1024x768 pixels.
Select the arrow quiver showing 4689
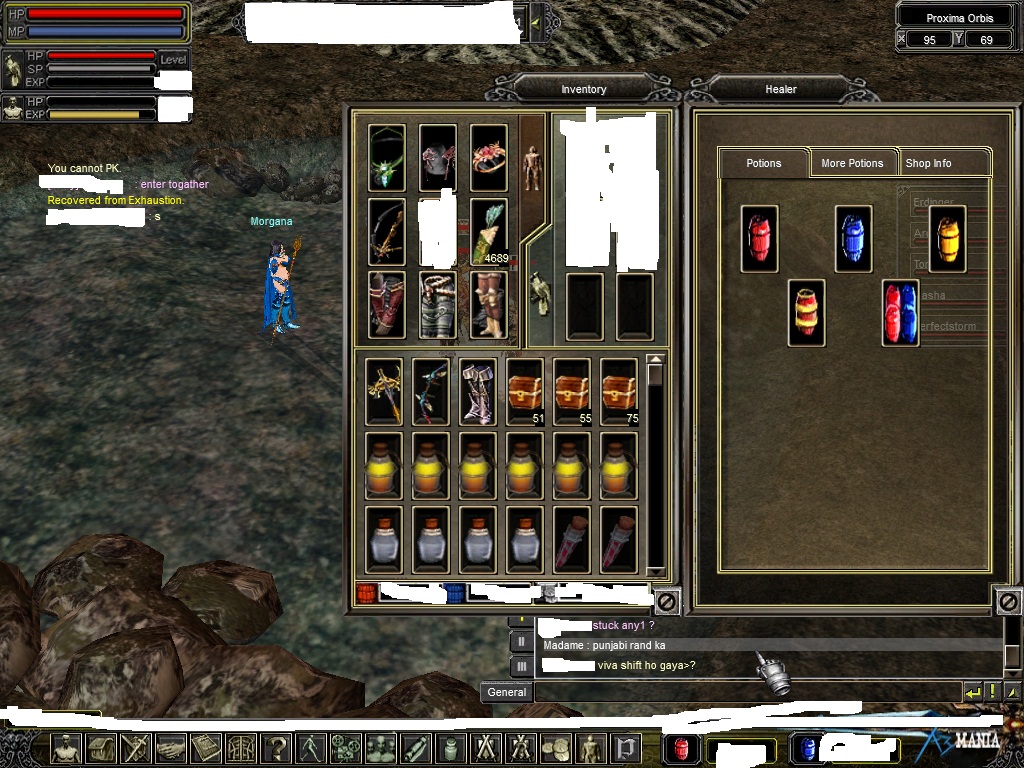489,232
